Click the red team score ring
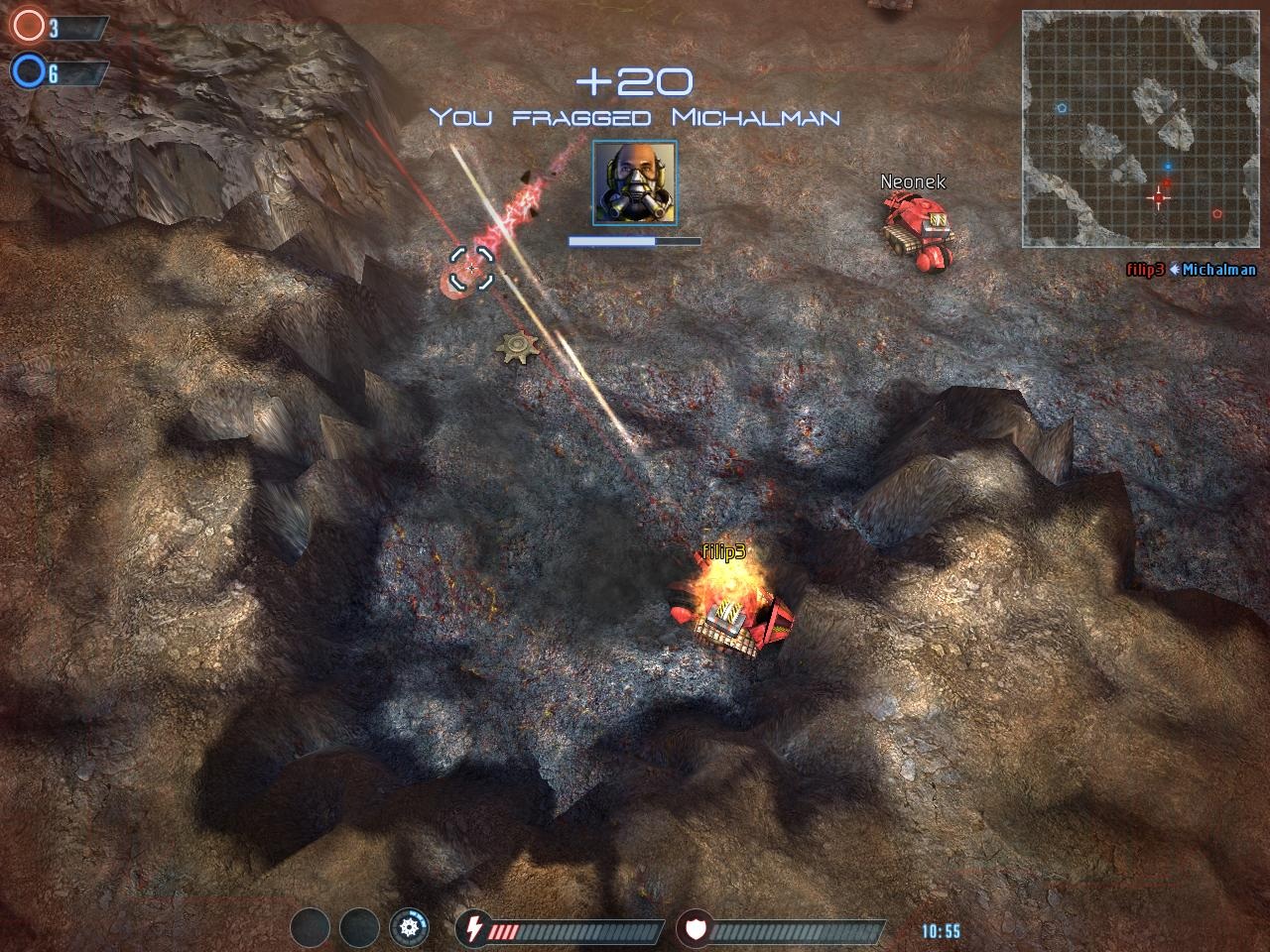 point(28,27)
